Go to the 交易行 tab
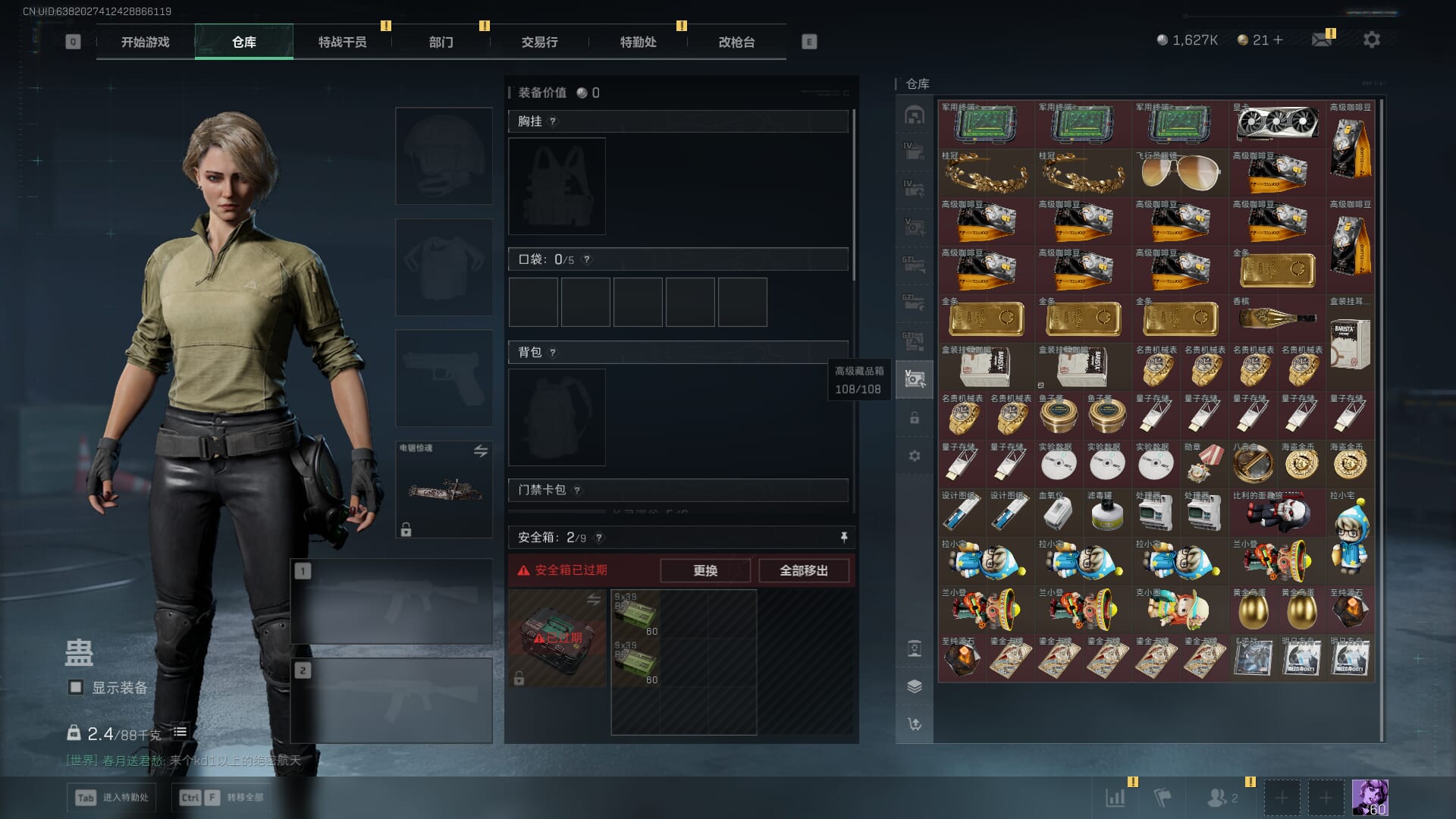Image resolution: width=1456 pixels, height=819 pixels. [539, 42]
